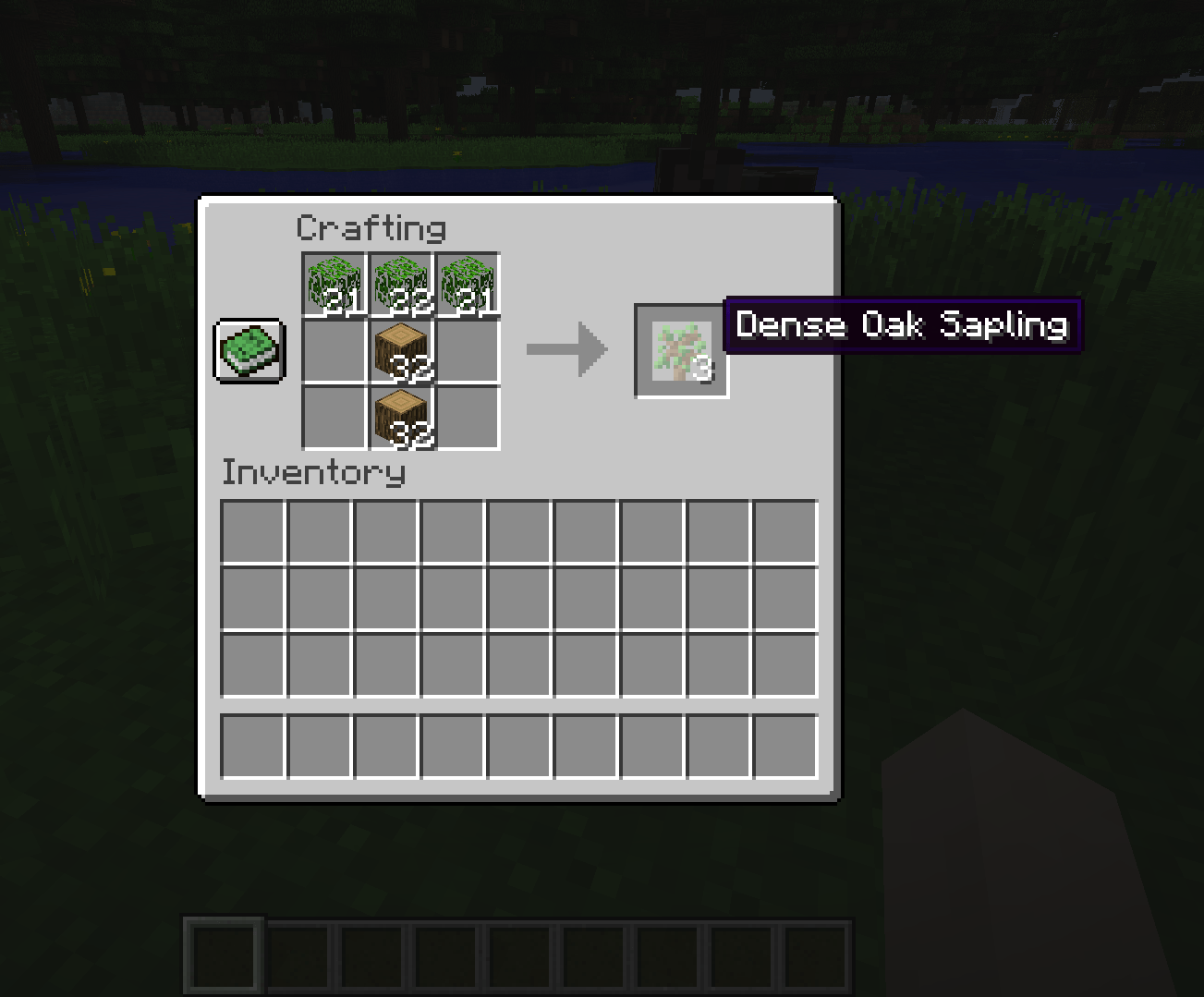Click the Inventory section label
1204x997 pixels.
(312, 472)
